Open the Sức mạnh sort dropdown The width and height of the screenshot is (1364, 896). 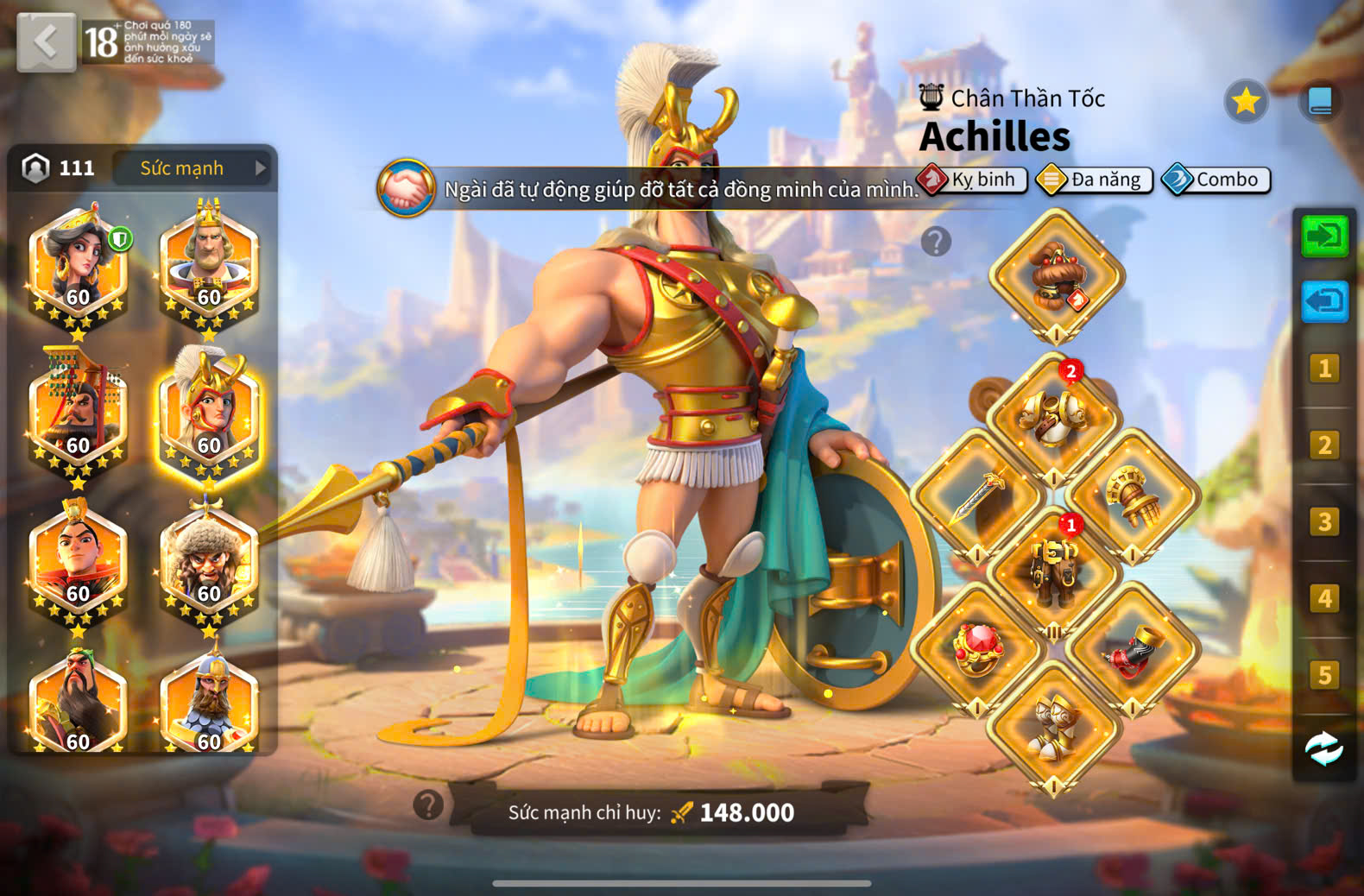(x=193, y=168)
